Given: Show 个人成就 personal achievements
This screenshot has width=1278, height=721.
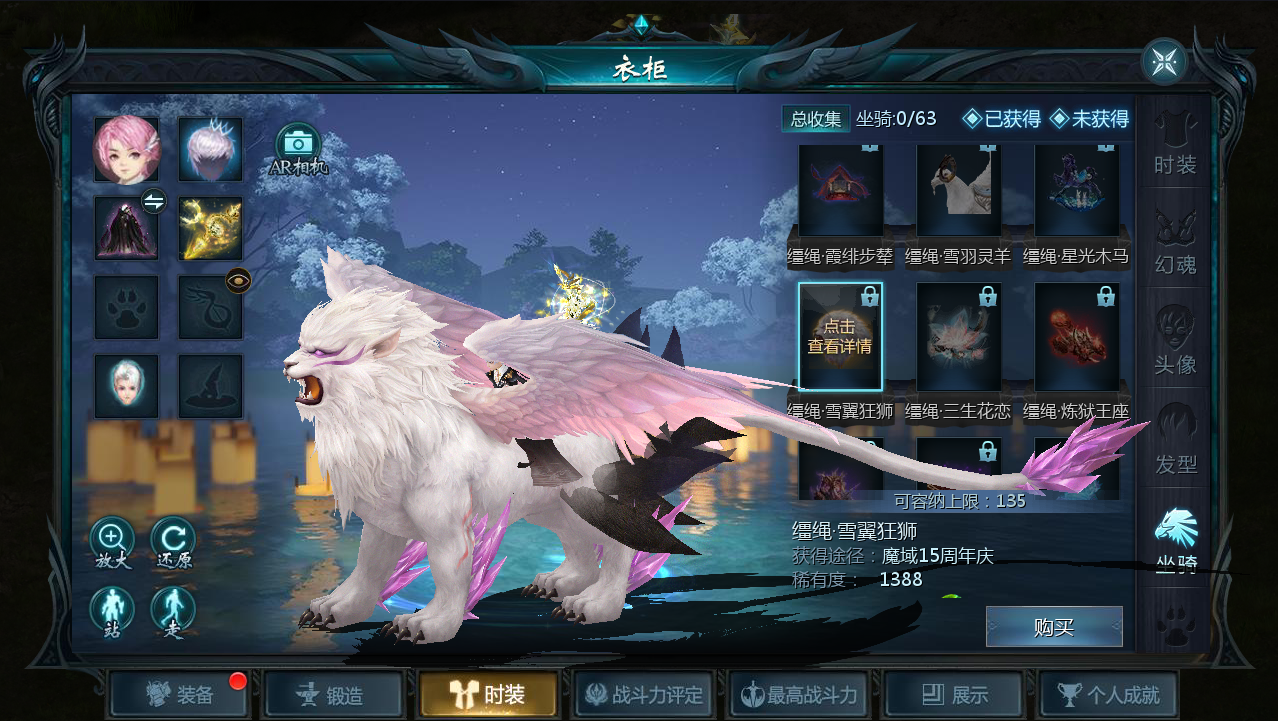Looking at the screenshot, I should [x=1108, y=694].
